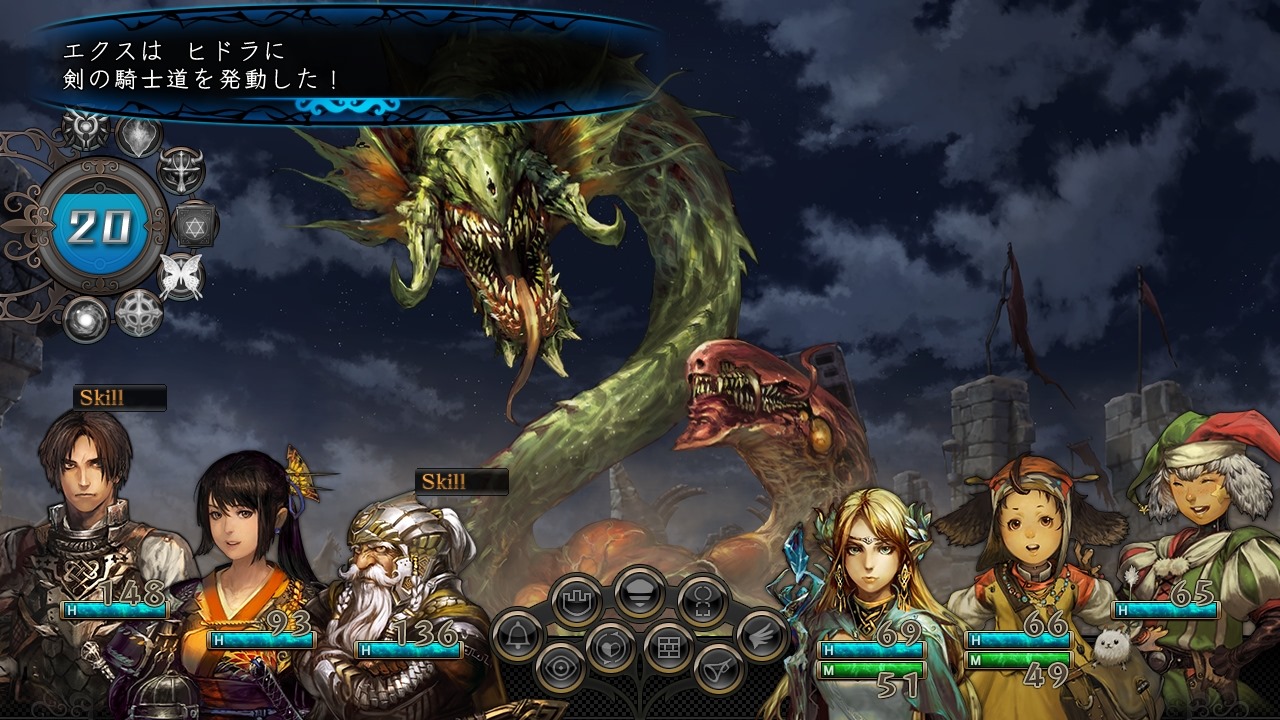Choose the eye icon command
Screen dimensions: 1280x720
pyautogui.click(x=561, y=668)
